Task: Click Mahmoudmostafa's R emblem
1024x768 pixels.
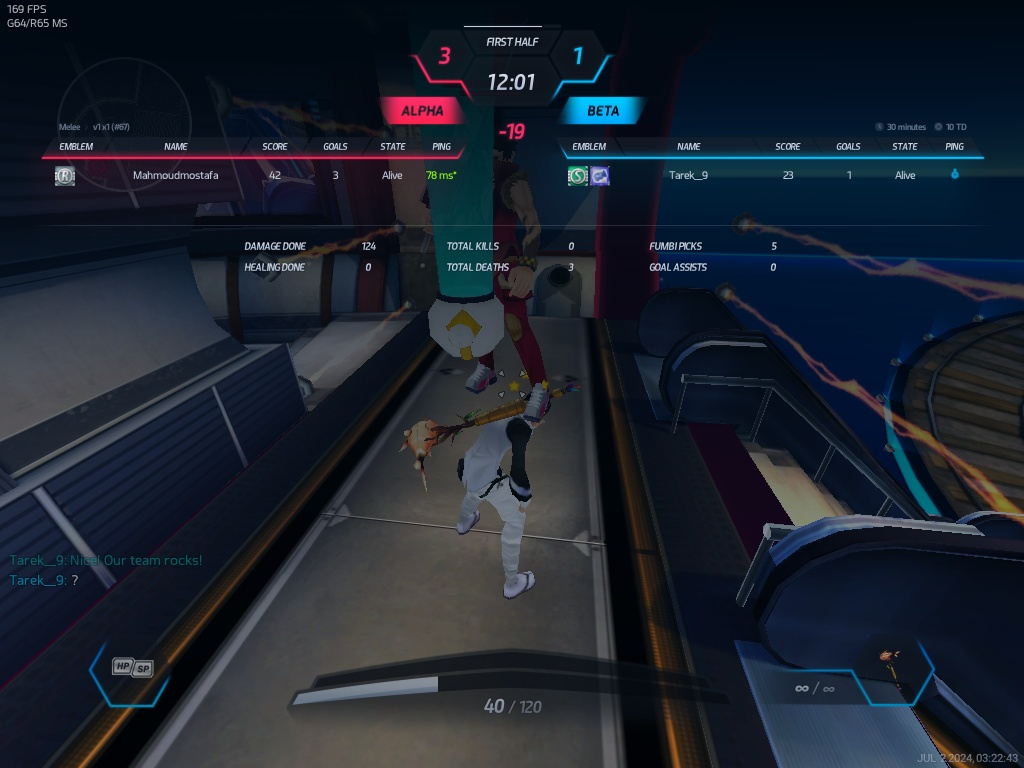Action: [x=65, y=176]
